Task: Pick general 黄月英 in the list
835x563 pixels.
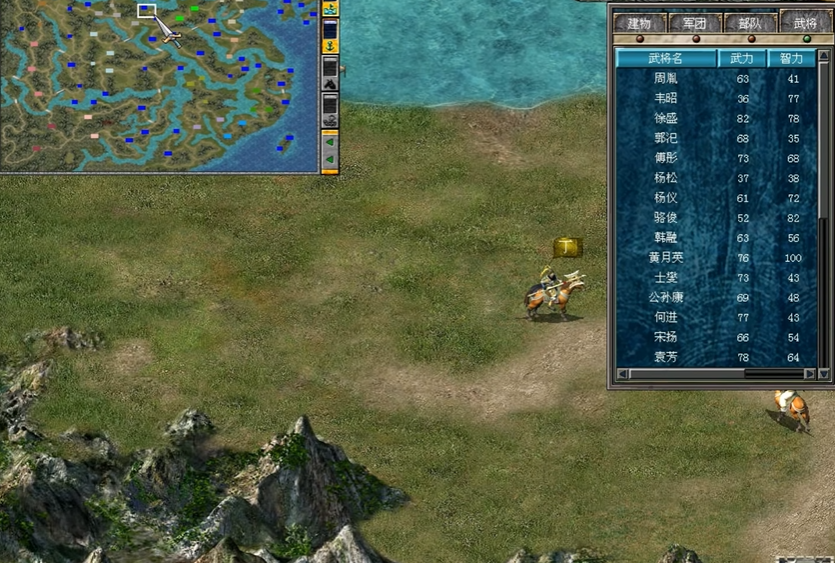Action: tap(665, 258)
